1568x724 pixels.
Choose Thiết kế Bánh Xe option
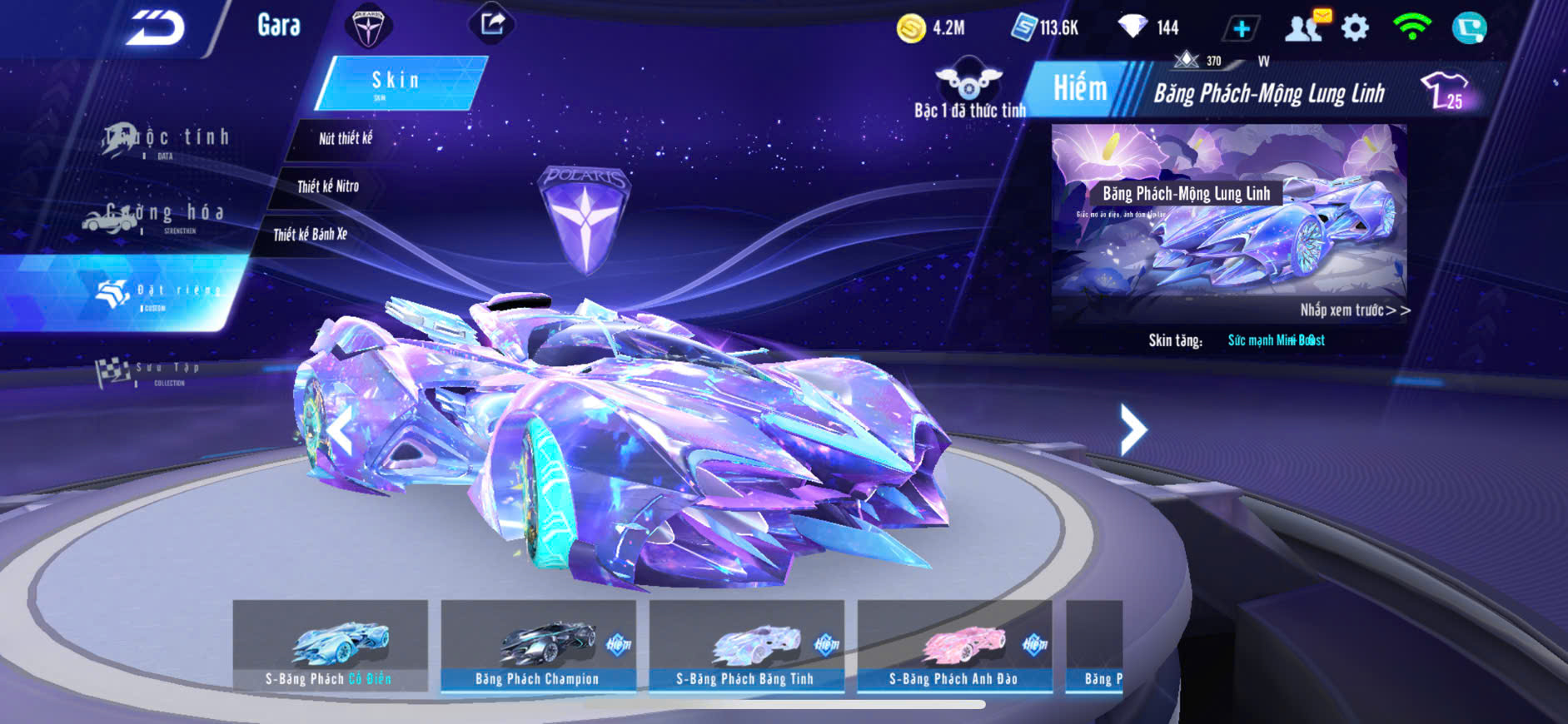pos(310,235)
